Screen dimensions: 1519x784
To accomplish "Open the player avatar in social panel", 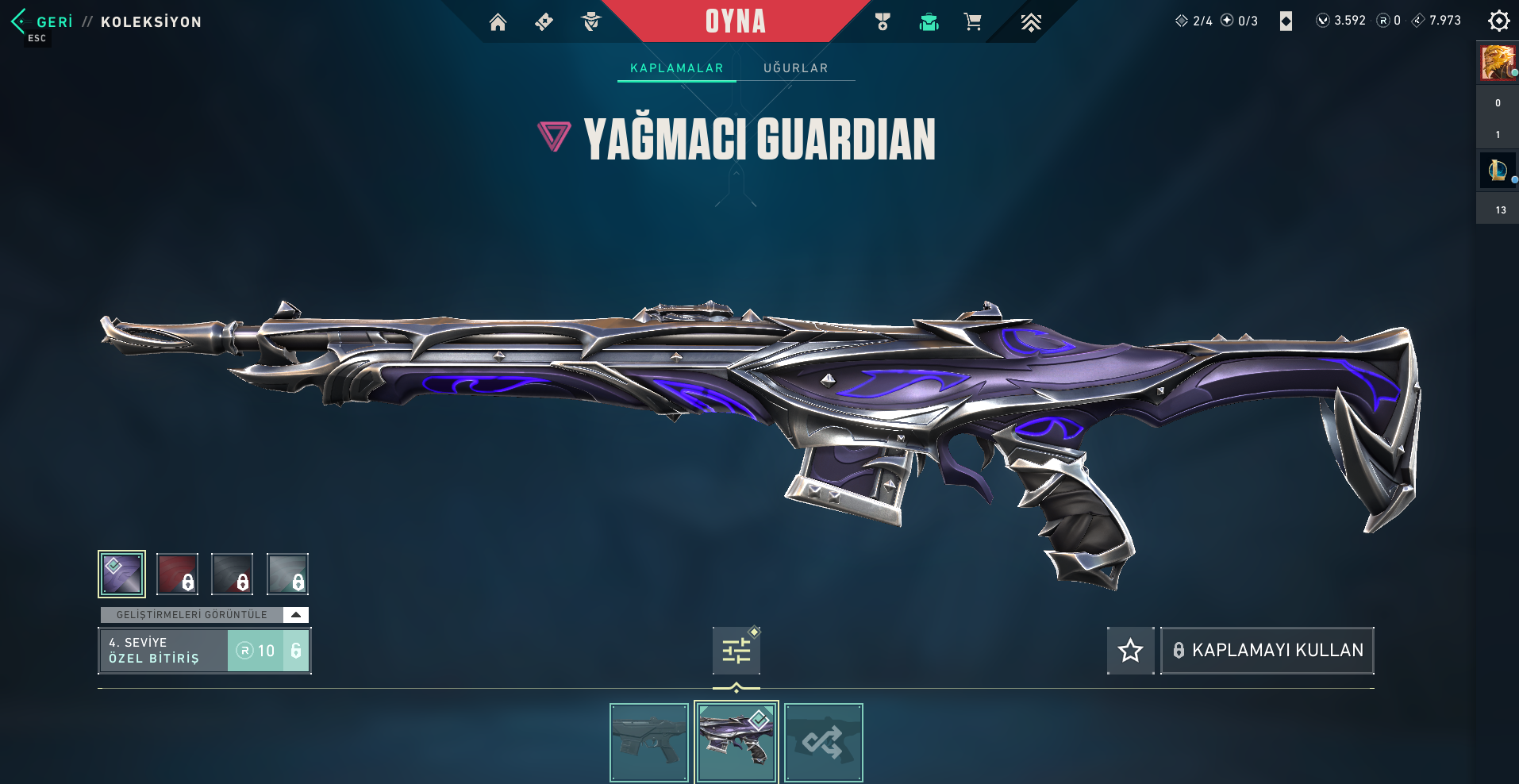I will 1497,63.
